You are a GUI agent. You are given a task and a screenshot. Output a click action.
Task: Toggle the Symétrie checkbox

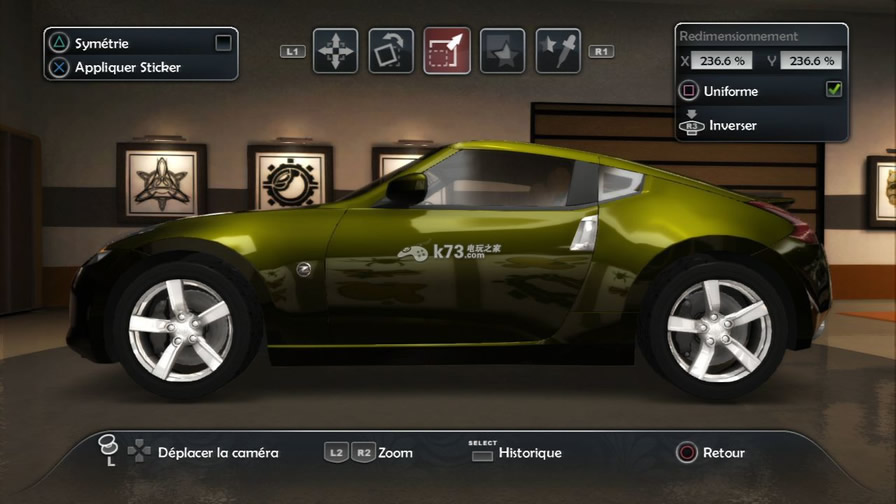click(223, 43)
